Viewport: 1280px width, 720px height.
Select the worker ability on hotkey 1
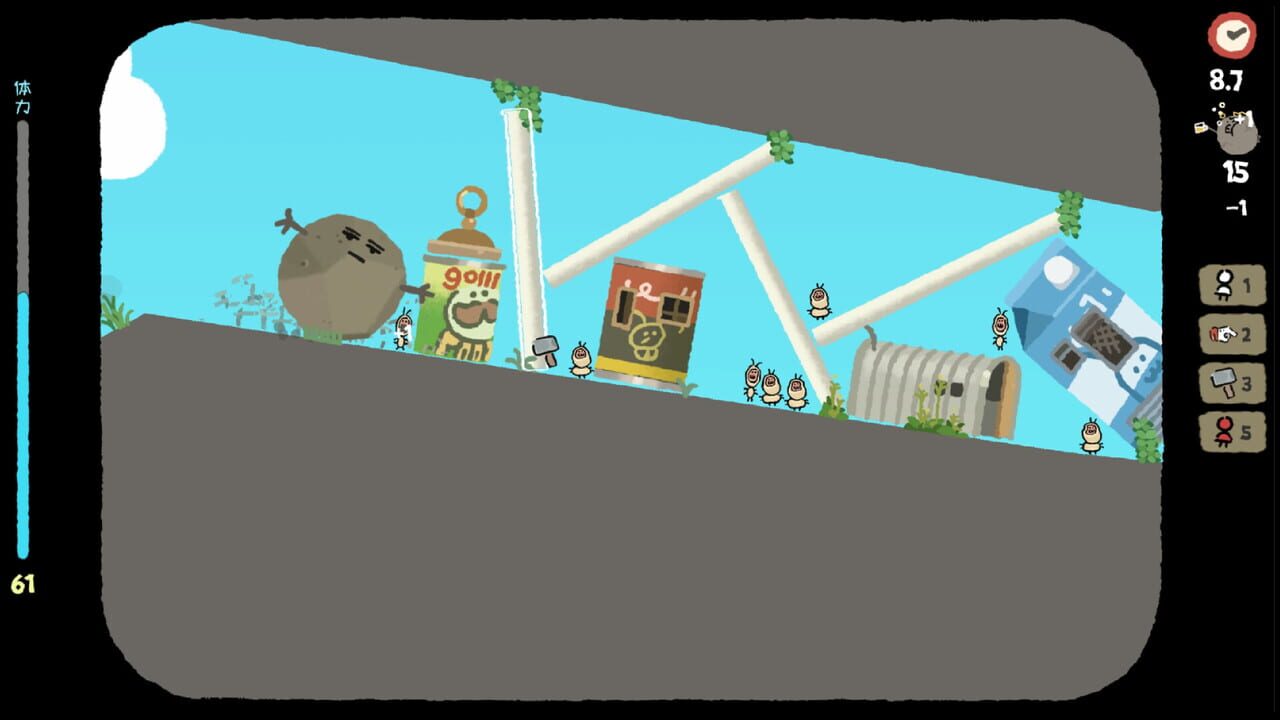[1231, 284]
